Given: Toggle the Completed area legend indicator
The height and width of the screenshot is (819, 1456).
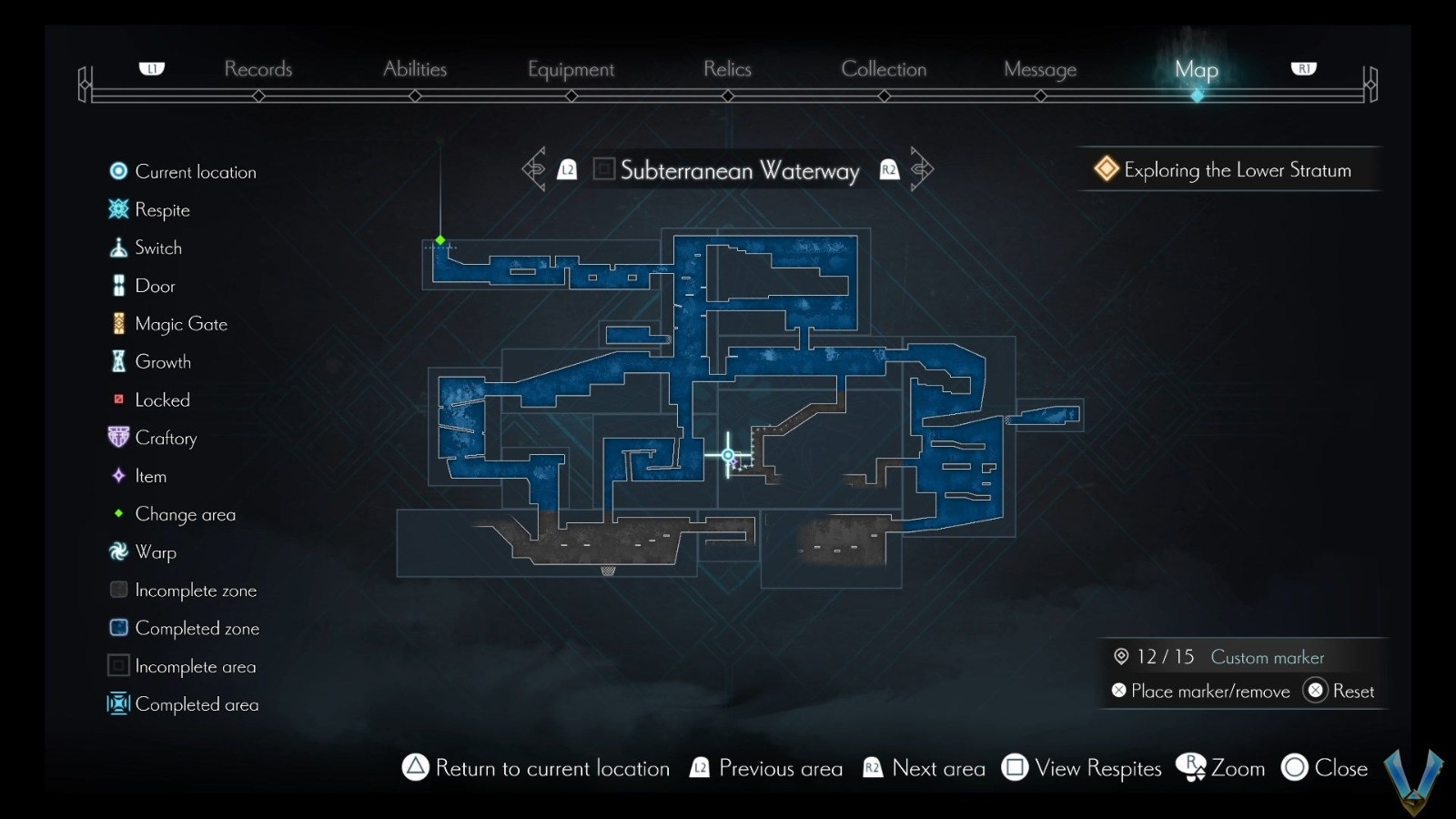Looking at the screenshot, I should pyautogui.click(x=118, y=704).
